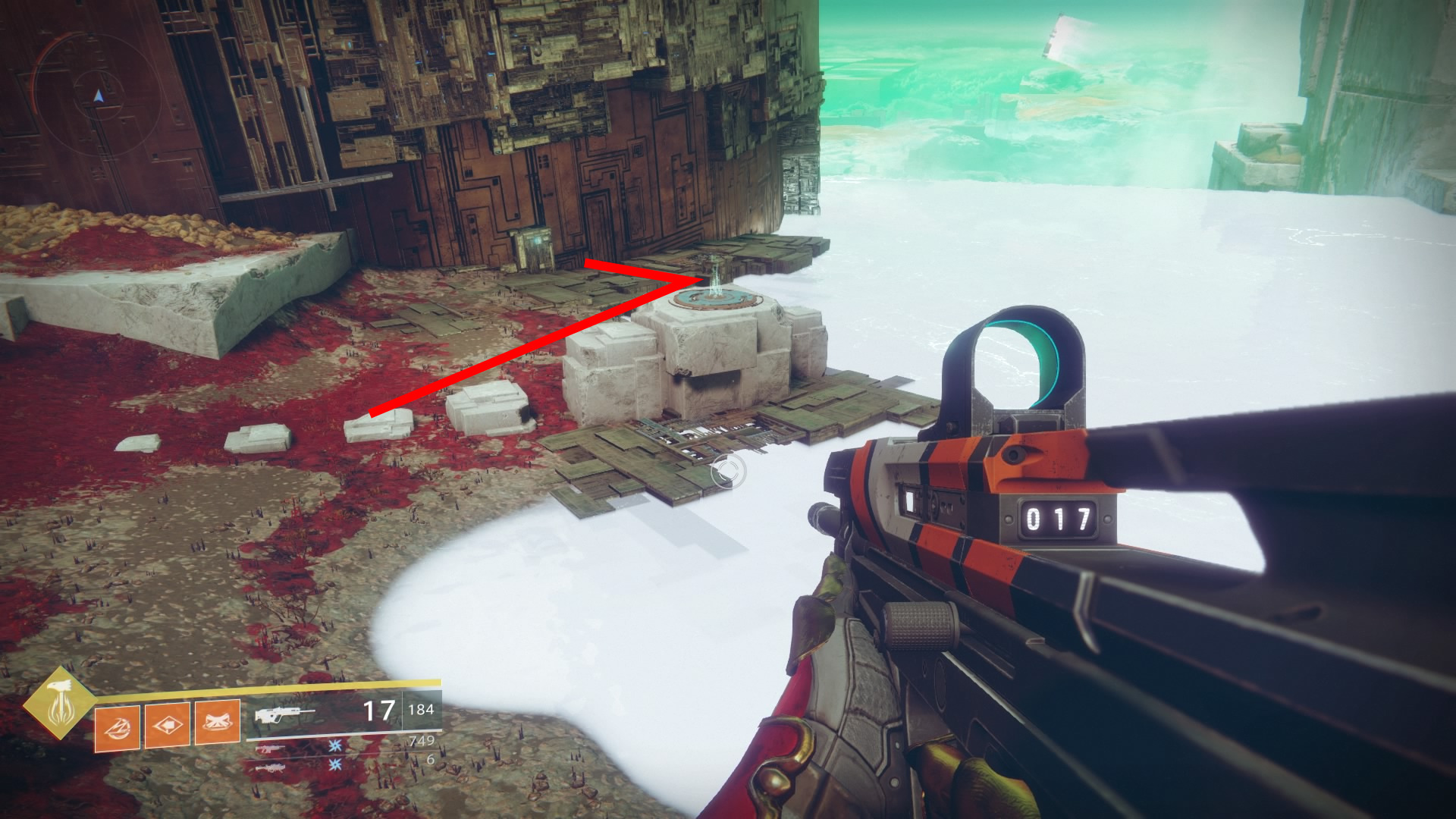Screen dimensions: 1456x819
Task: Switch to the second weapon in the list
Action: coord(270,748)
